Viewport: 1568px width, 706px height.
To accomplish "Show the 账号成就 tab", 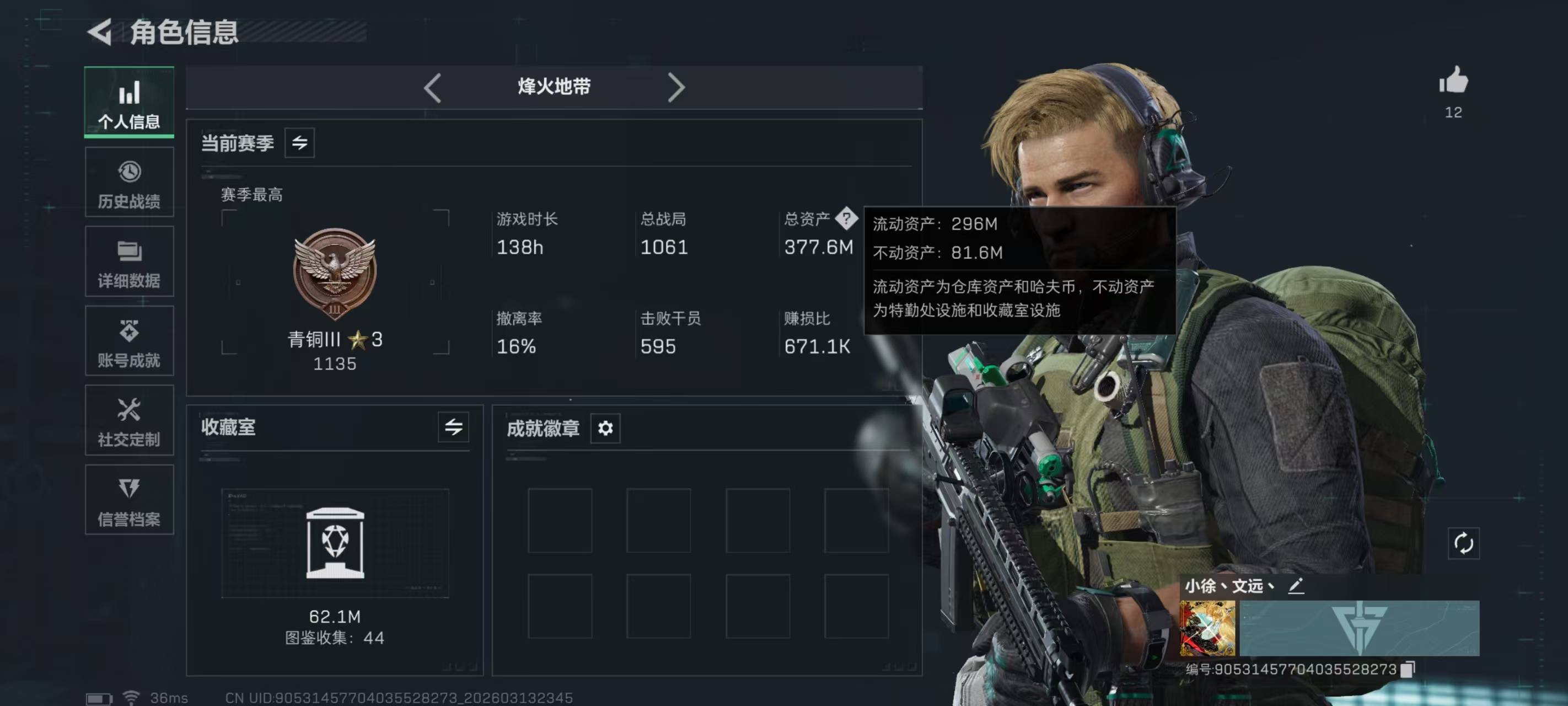I will point(129,341).
